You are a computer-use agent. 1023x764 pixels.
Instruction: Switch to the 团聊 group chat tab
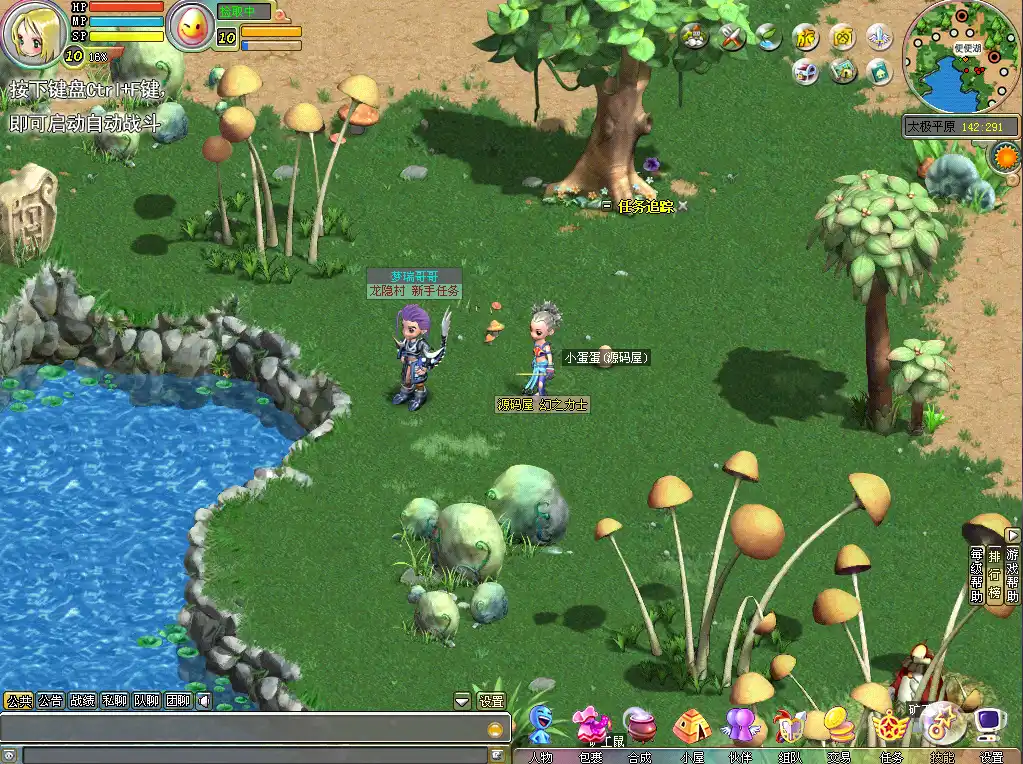[178, 701]
